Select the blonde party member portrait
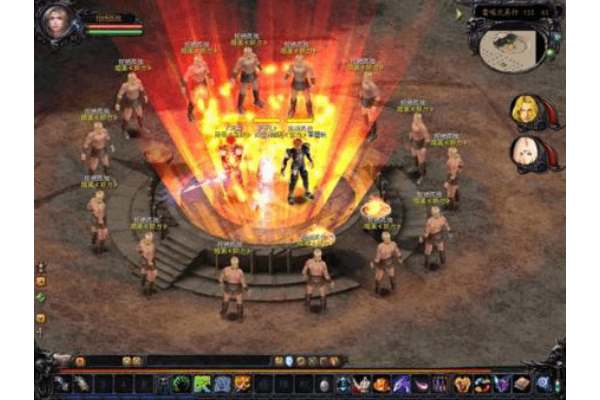Viewport: 600px width, 400px height. tap(526, 110)
